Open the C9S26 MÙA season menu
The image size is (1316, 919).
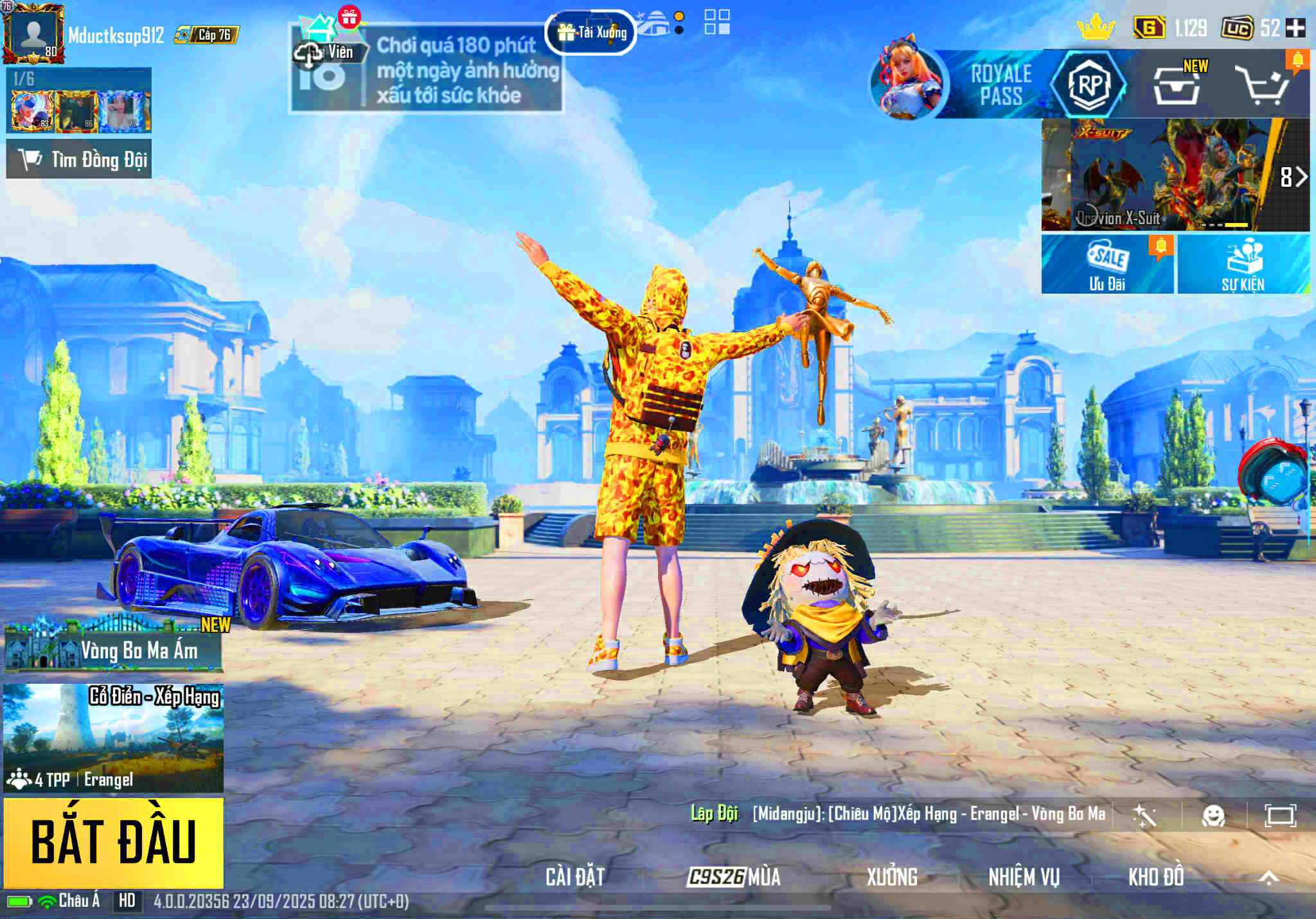pos(734,877)
